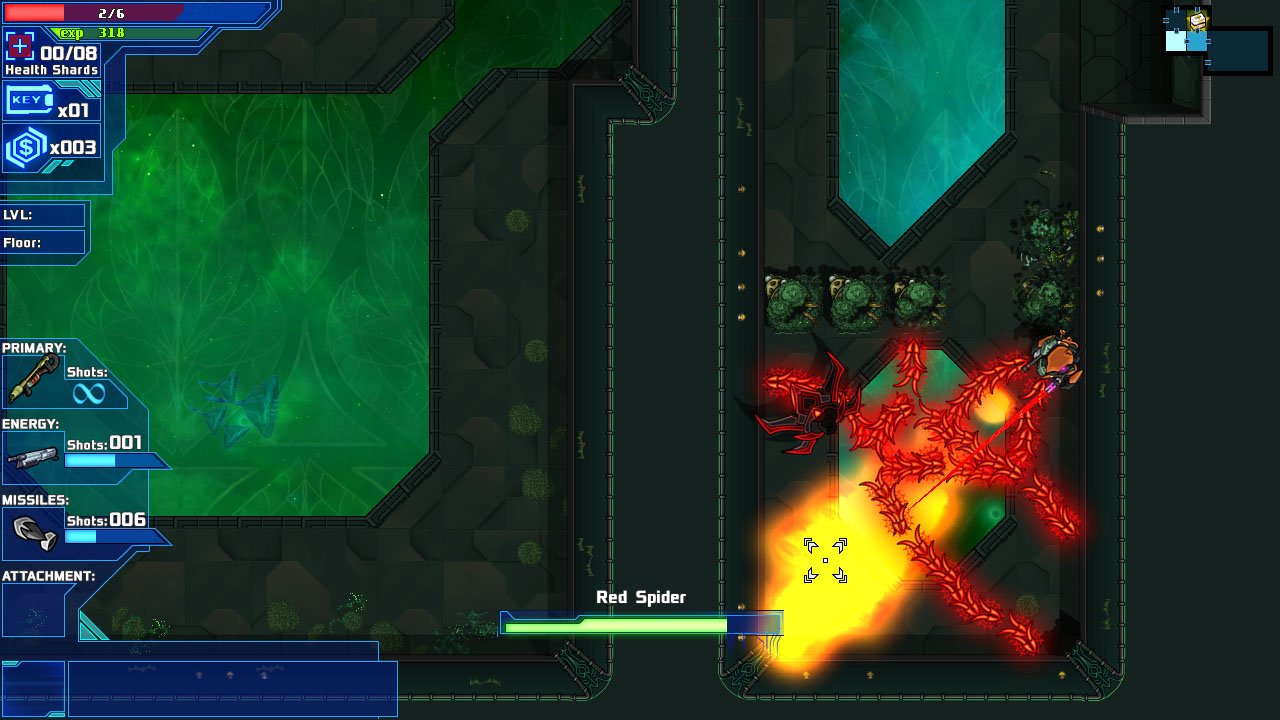
Task: Select the Health Shards cross icon
Action: click(x=20, y=47)
